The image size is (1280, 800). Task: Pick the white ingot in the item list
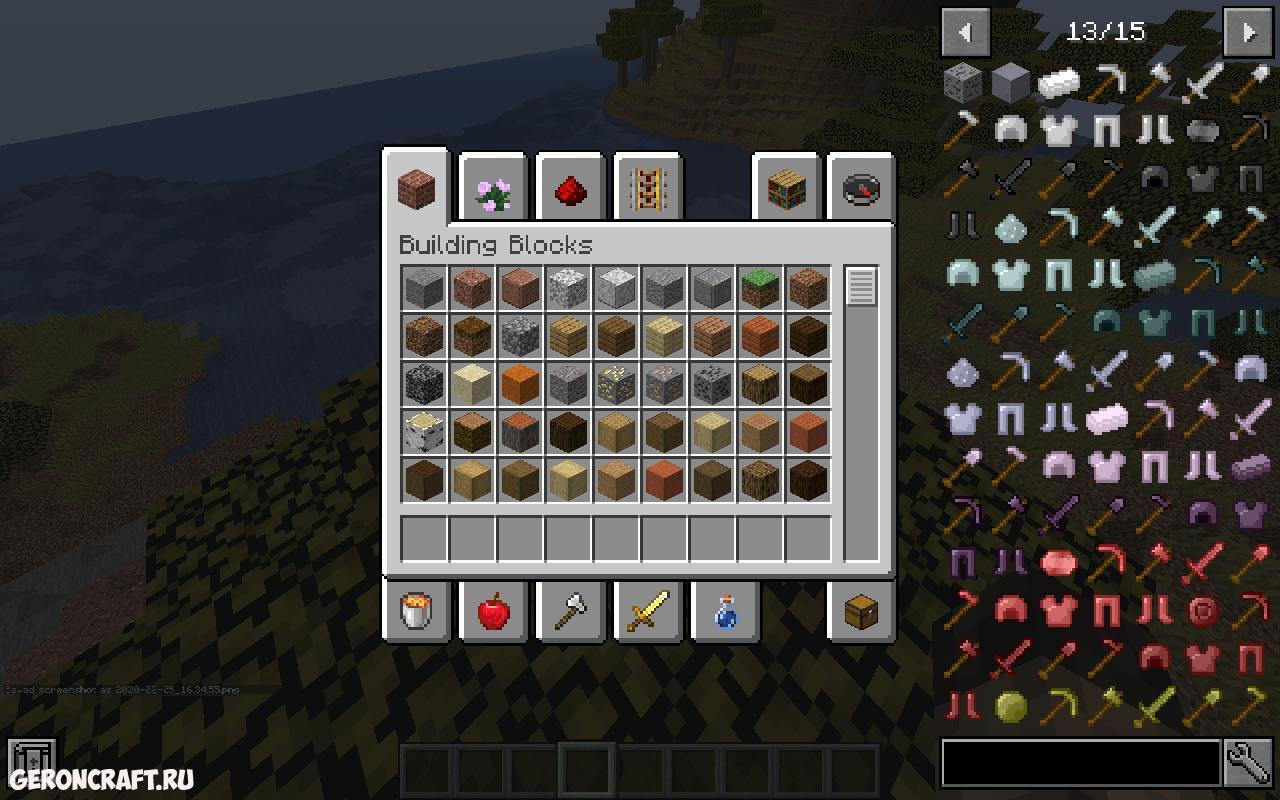tap(1058, 84)
